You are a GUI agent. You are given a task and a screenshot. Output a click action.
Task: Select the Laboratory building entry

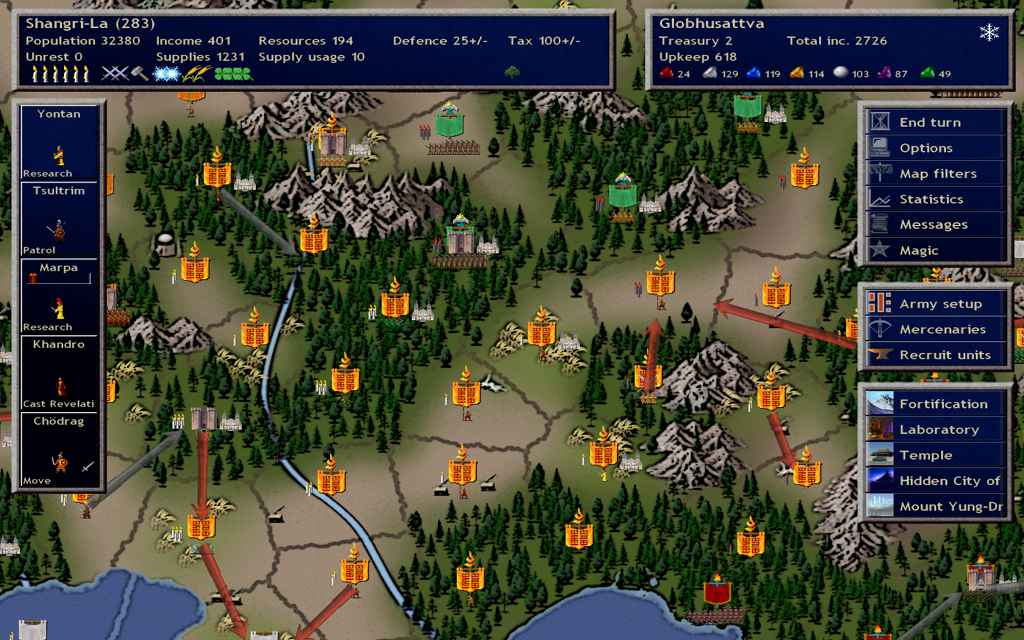click(x=936, y=430)
